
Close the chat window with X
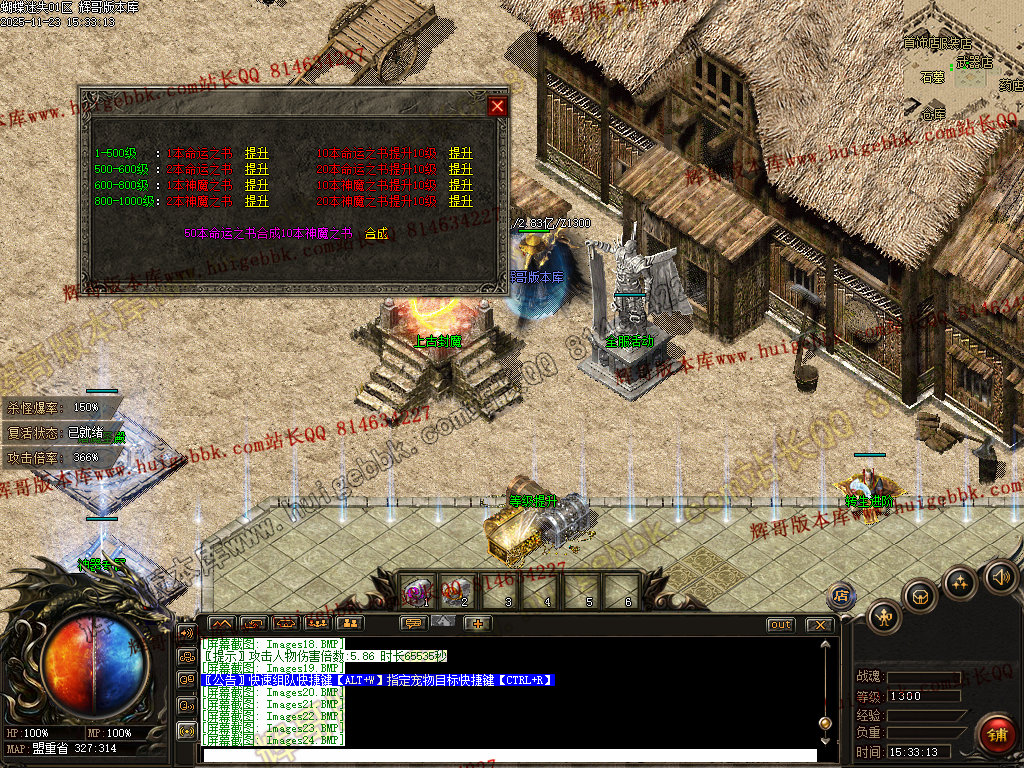click(820, 624)
